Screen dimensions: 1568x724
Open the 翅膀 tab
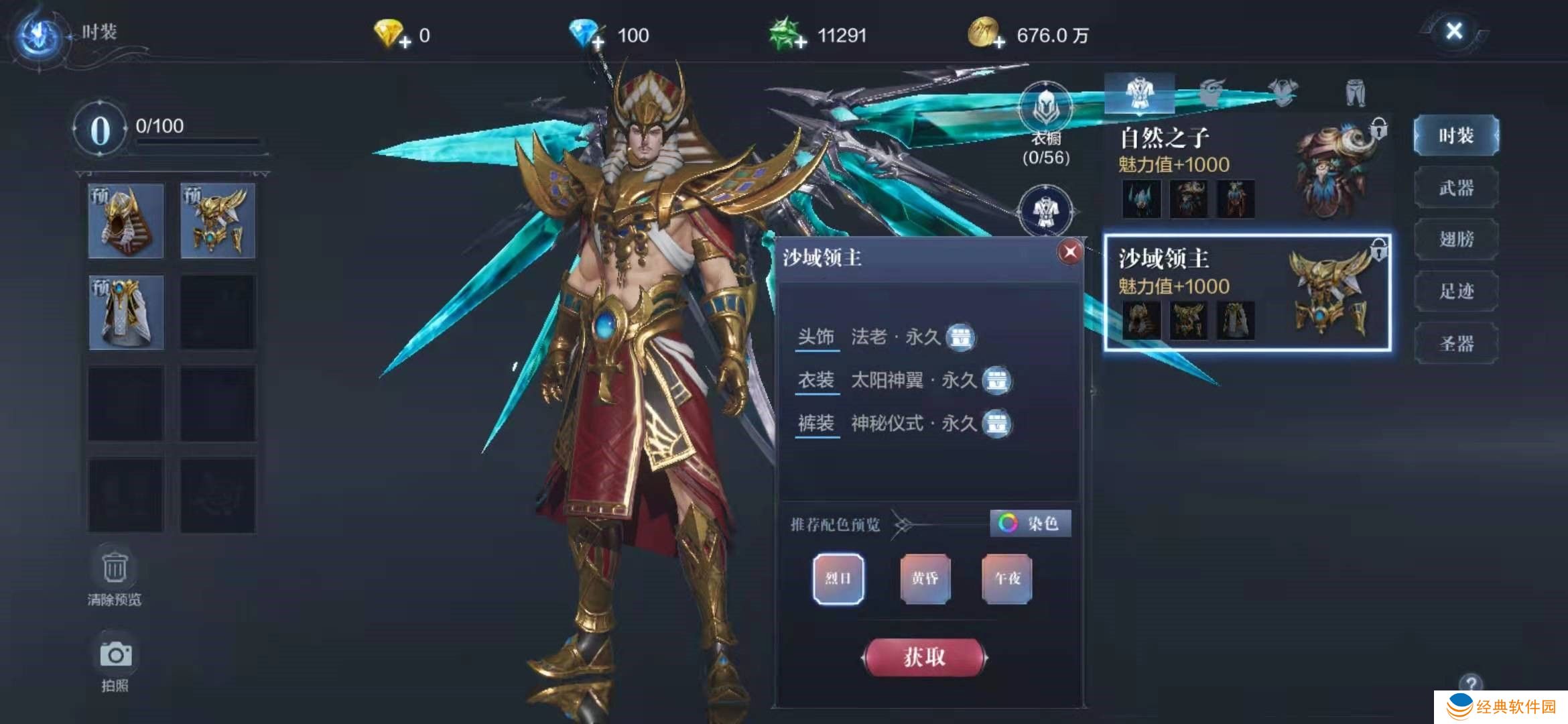pos(1456,239)
